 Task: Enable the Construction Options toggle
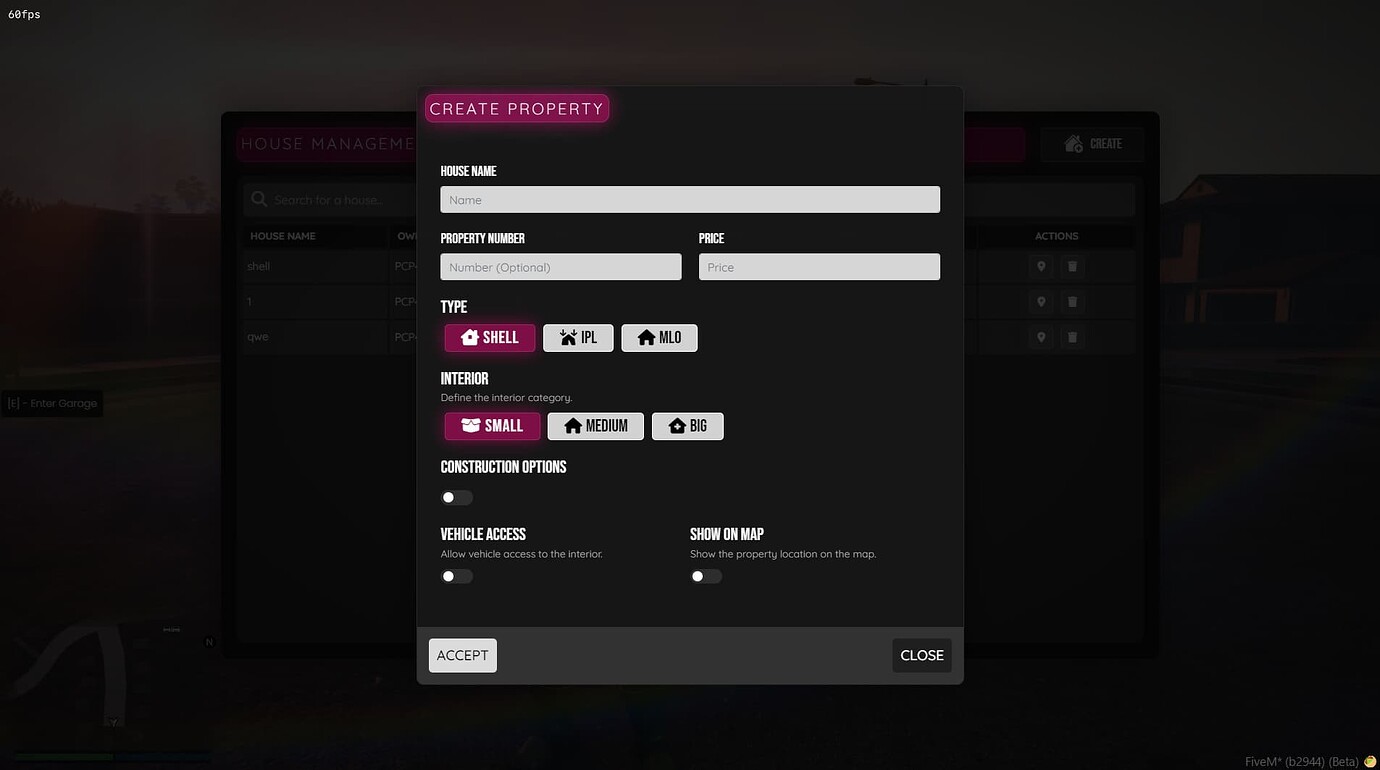(x=456, y=497)
